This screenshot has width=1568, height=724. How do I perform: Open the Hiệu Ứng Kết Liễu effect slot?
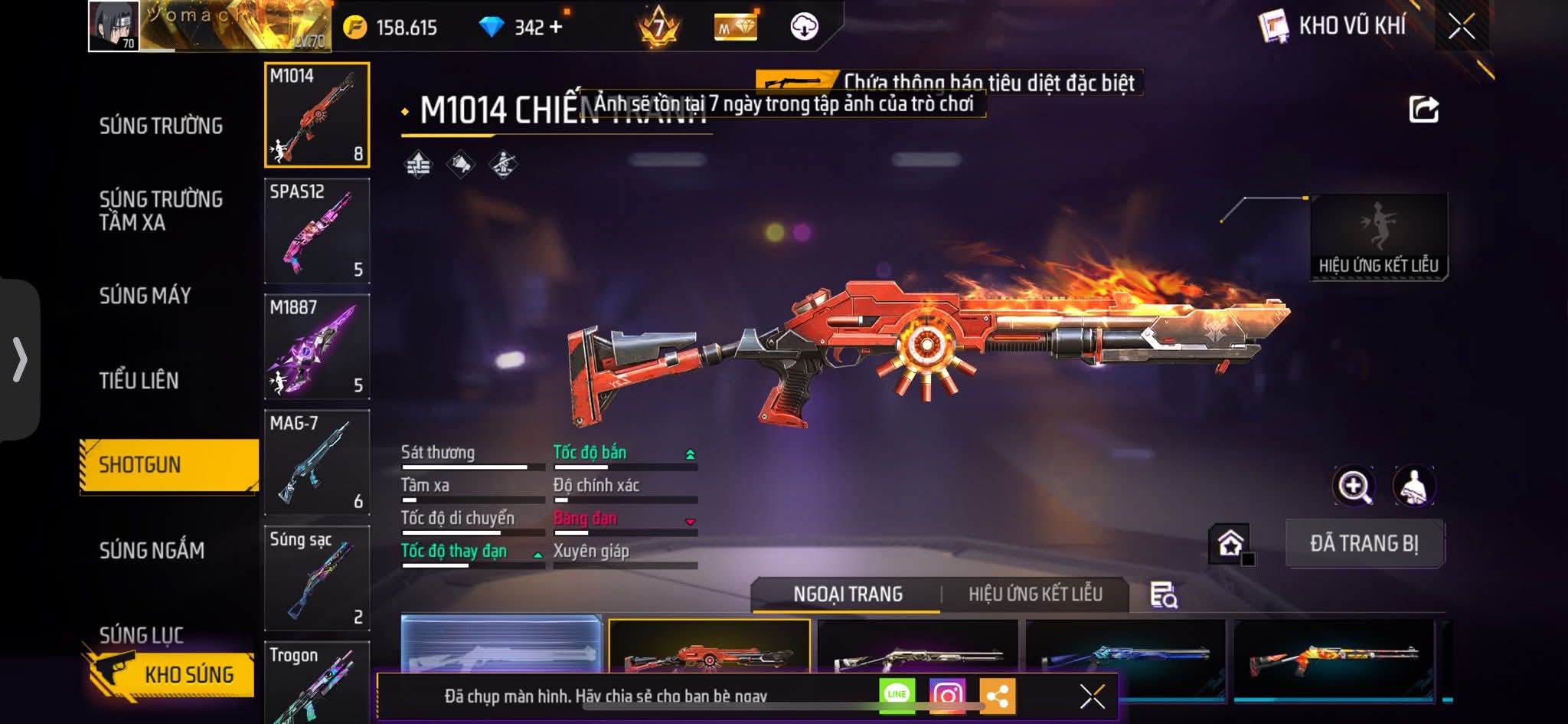point(1378,238)
